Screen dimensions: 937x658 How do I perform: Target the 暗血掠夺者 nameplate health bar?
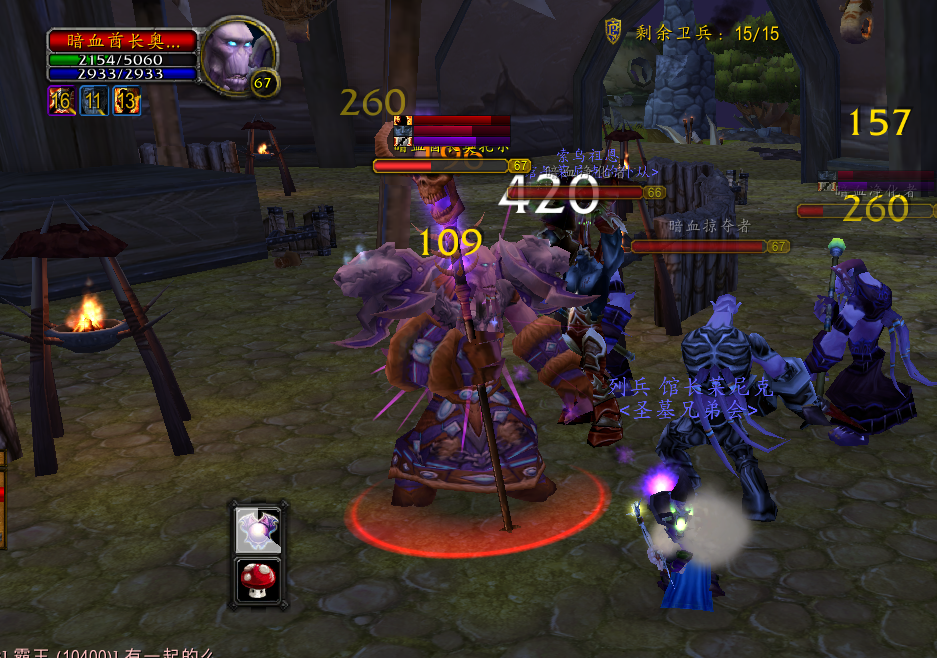pyautogui.click(x=699, y=246)
